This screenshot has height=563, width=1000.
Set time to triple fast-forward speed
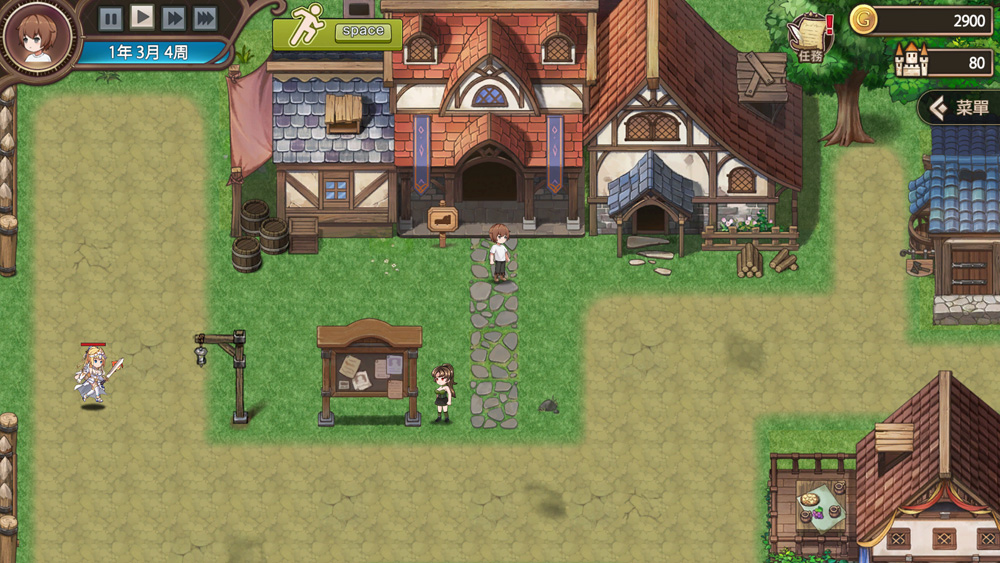[x=205, y=18]
